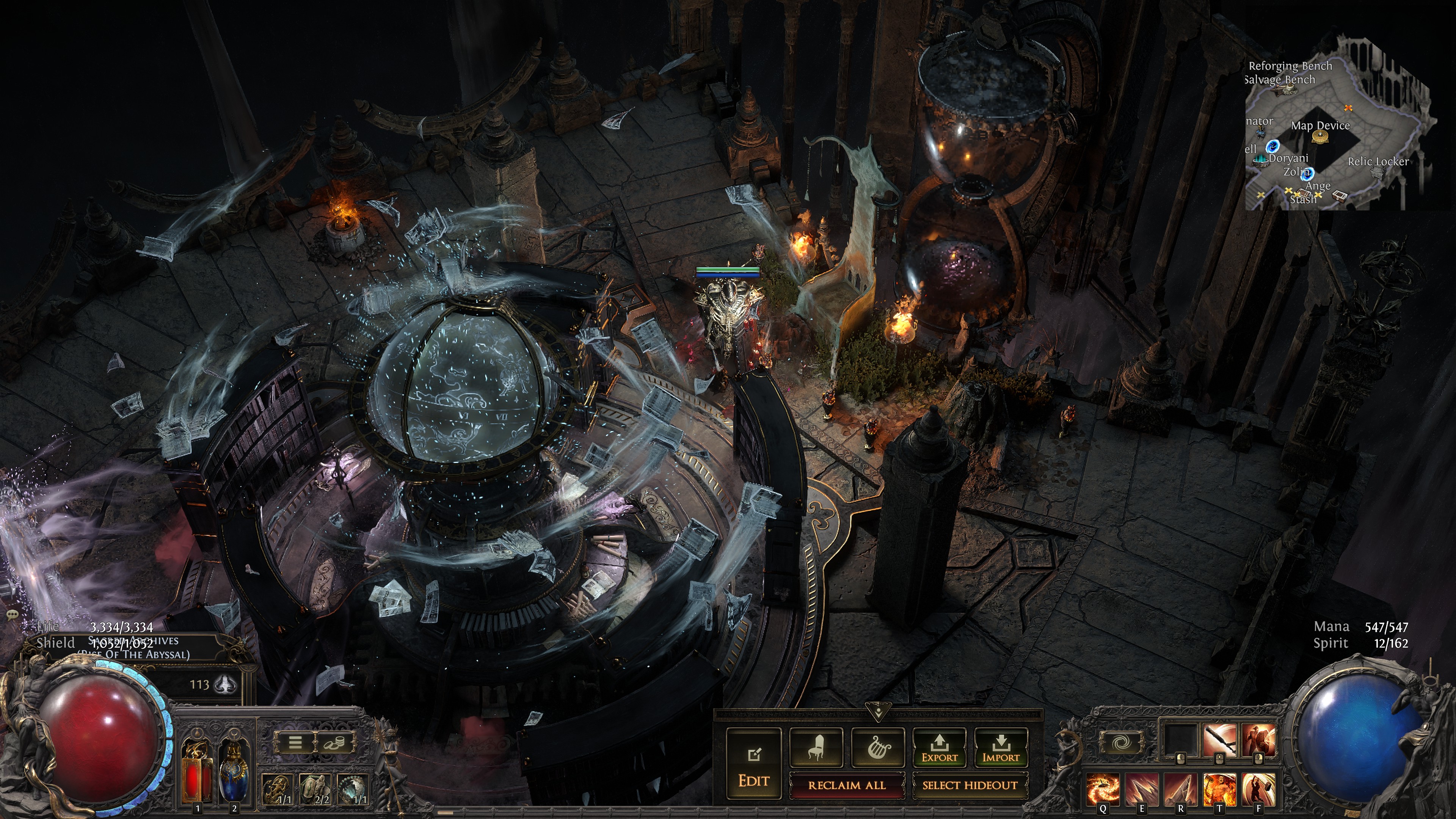The width and height of the screenshot is (1456, 819).
Task: Open the chair decorations button
Action: click(x=816, y=747)
